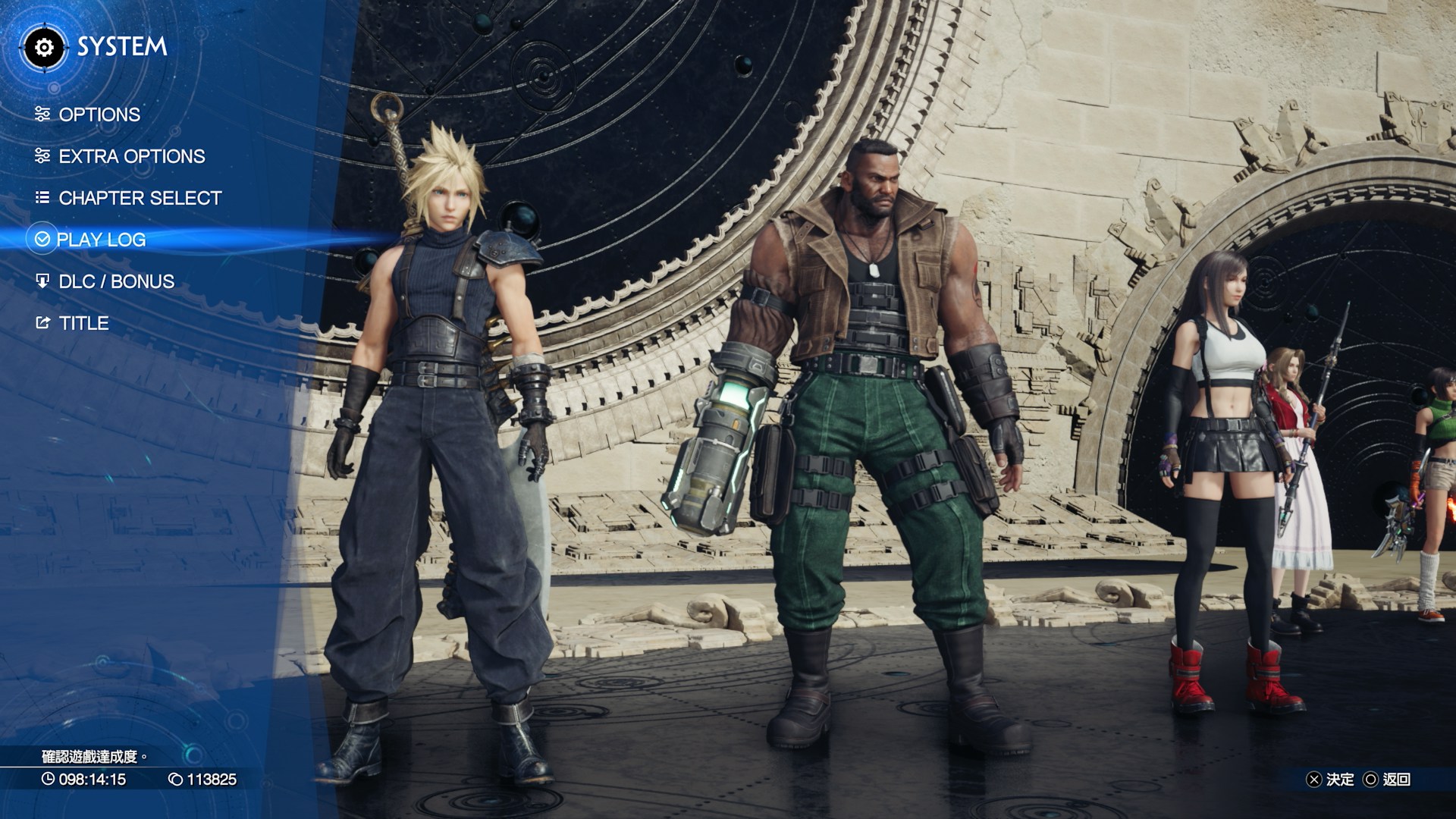Select the exit icon beside TITLE
This screenshot has height=819, width=1456.
pos(42,323)
